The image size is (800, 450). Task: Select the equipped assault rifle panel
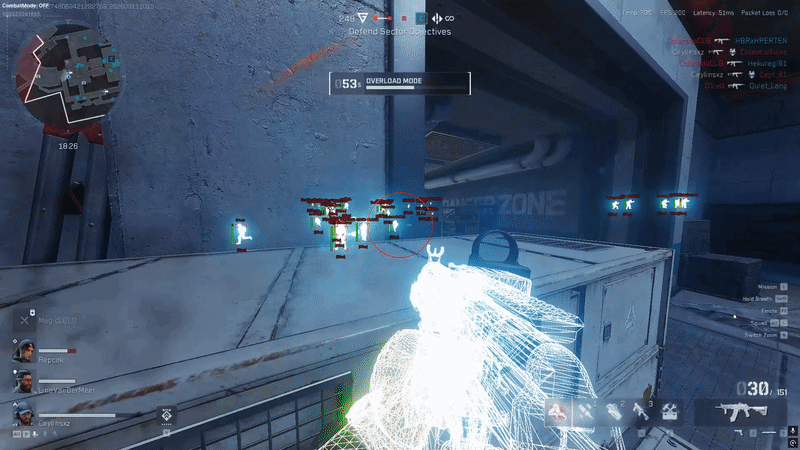pyautogui.click(x=730, y=411)
